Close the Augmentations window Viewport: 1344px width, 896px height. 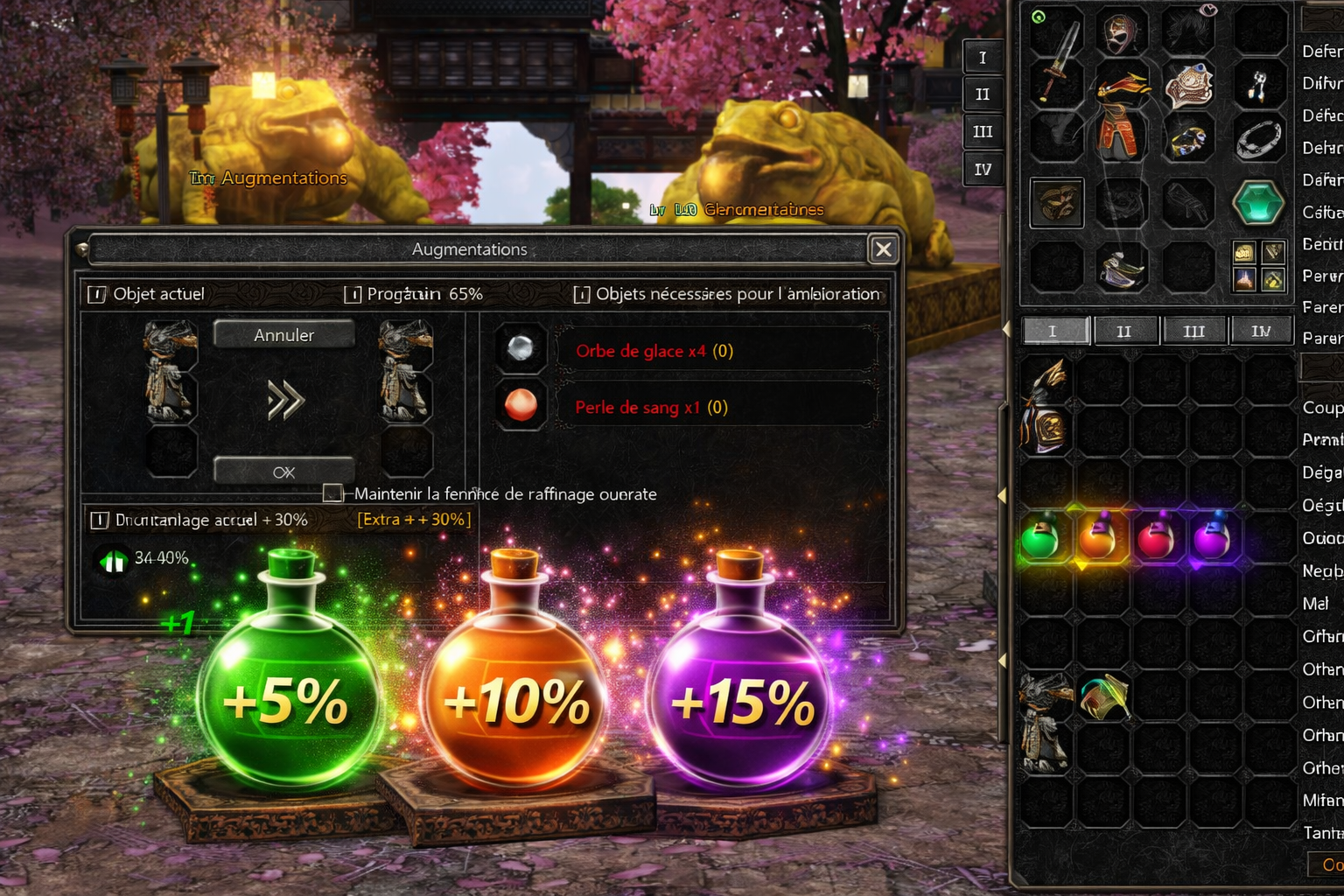[884, 249]
